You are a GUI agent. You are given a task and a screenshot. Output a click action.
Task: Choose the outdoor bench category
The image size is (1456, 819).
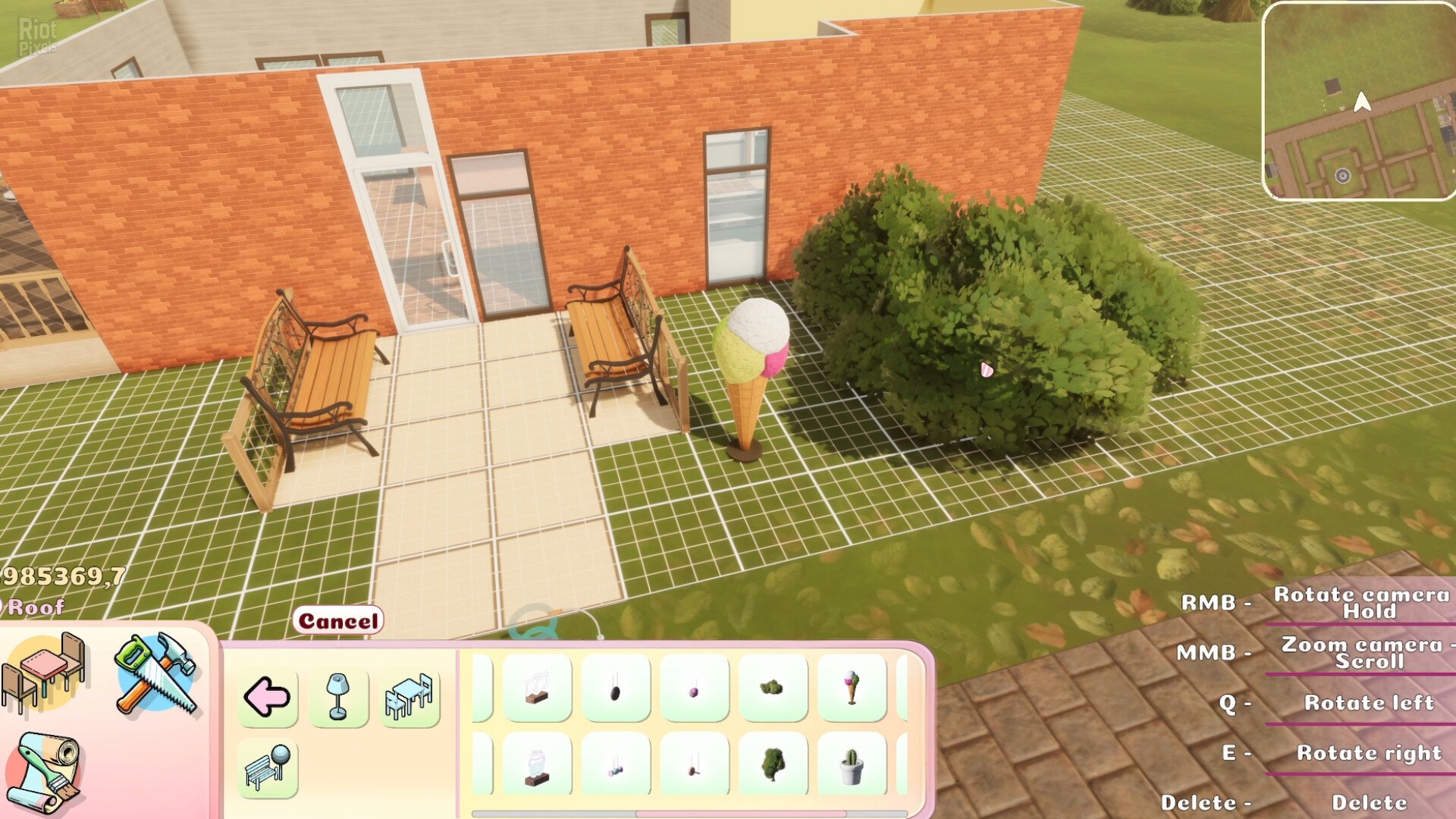click(x=267, y=768)
